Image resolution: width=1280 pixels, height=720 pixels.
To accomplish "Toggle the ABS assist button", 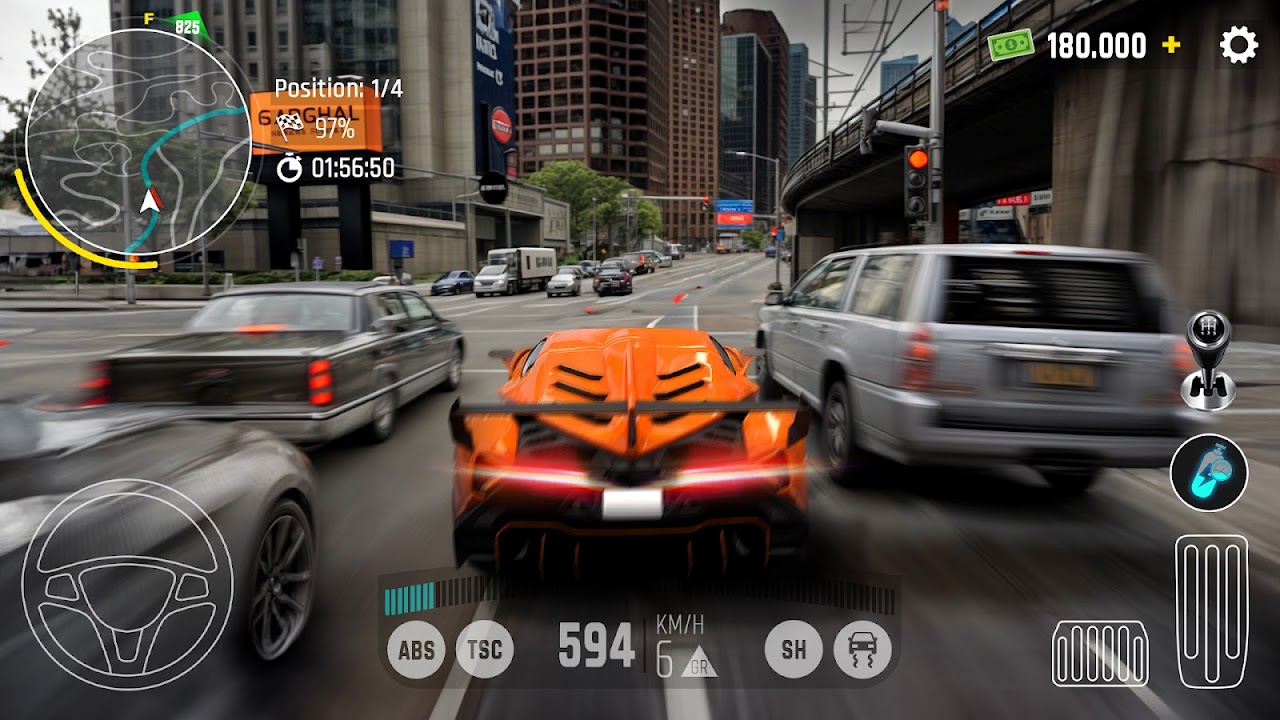I will pos(416,651).
